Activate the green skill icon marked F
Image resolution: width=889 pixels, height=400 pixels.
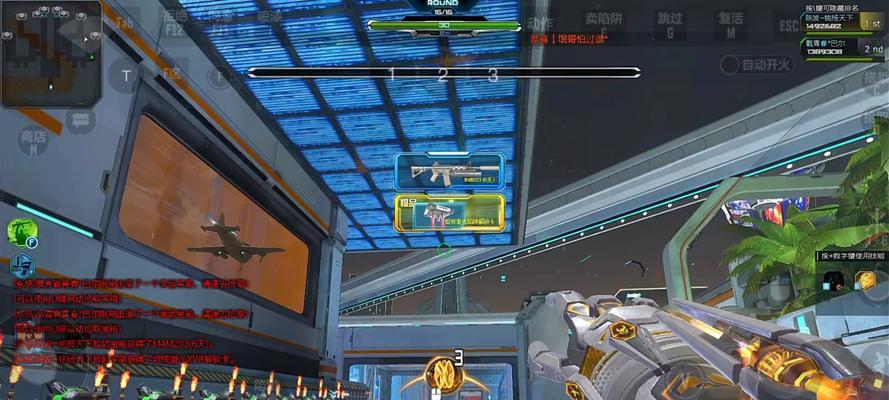pos(21,232)
